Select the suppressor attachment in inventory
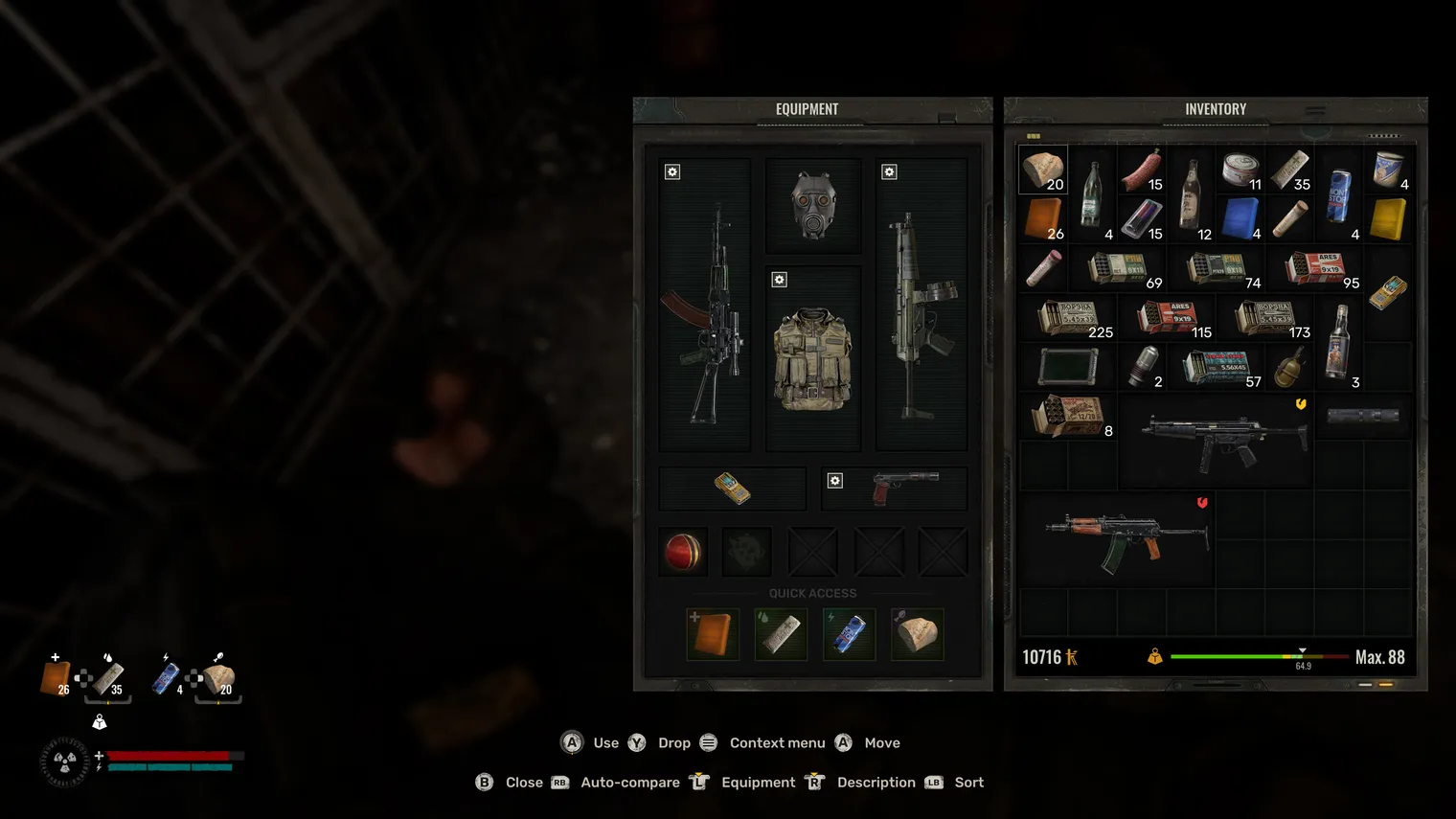Viewport: 1456px width, 819px height. [x=1363, y=417]
